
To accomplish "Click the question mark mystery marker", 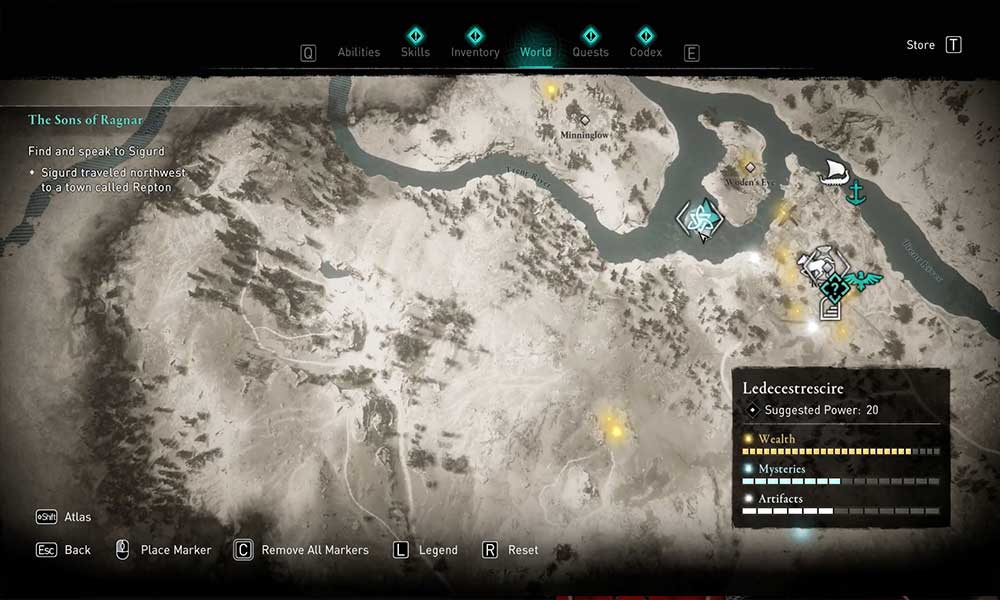I will (x=834, y=290).
